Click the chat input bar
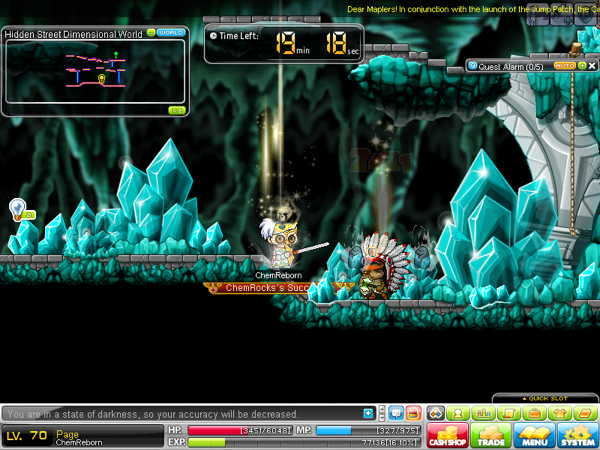Screen dimensions: 600x450 click(x=180, y=413)
